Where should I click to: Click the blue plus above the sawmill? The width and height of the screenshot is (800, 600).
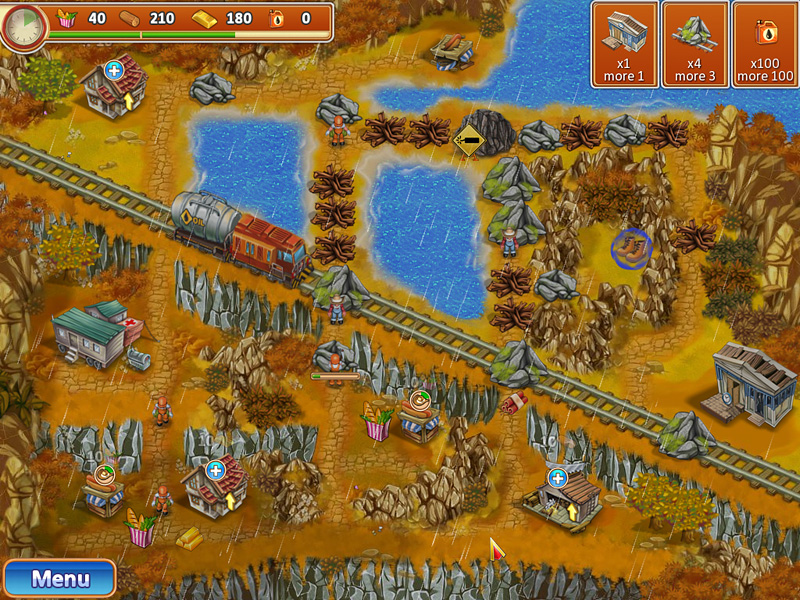[557, 477]
